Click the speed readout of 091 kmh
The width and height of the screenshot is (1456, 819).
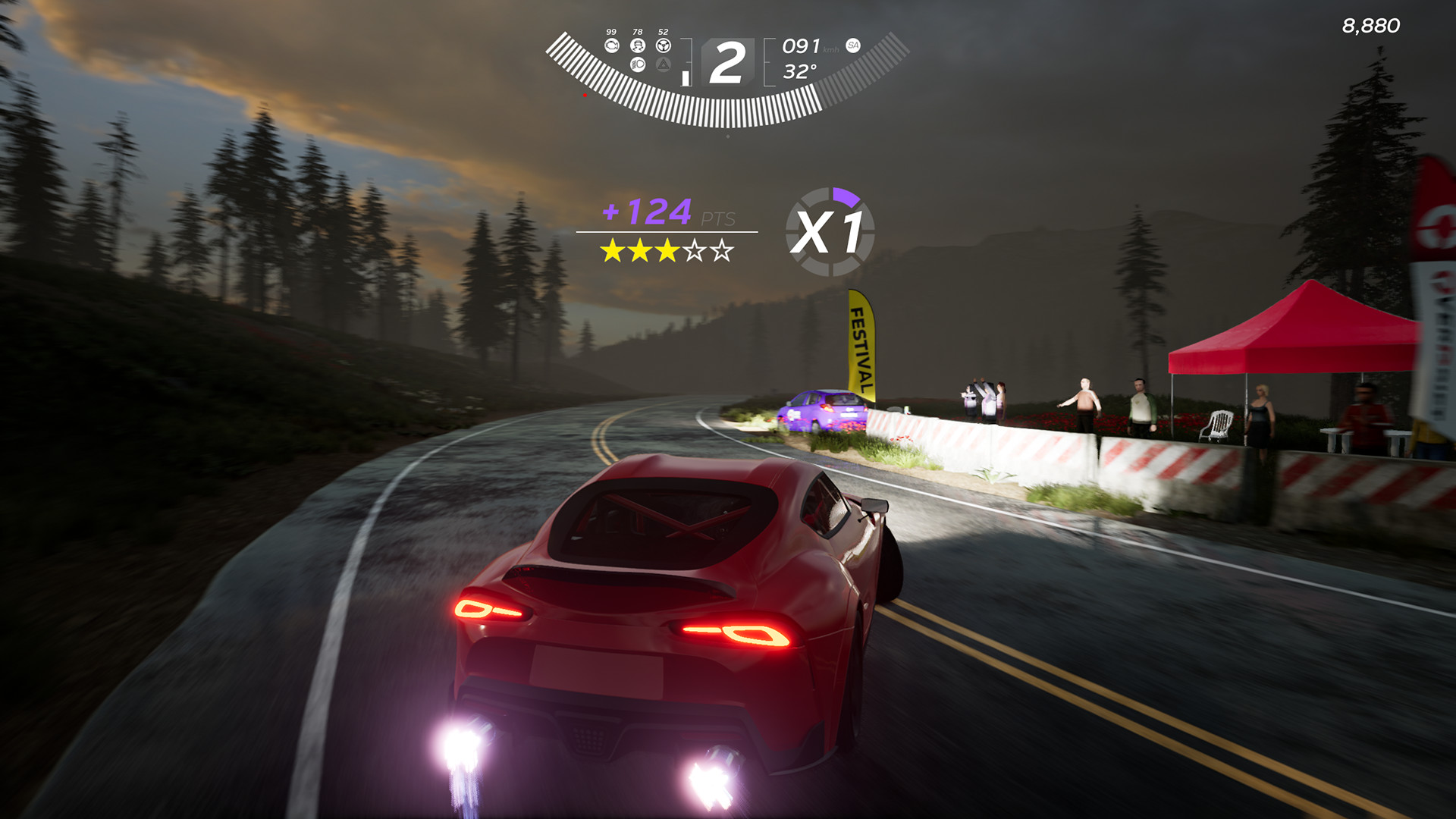point(802,47)
